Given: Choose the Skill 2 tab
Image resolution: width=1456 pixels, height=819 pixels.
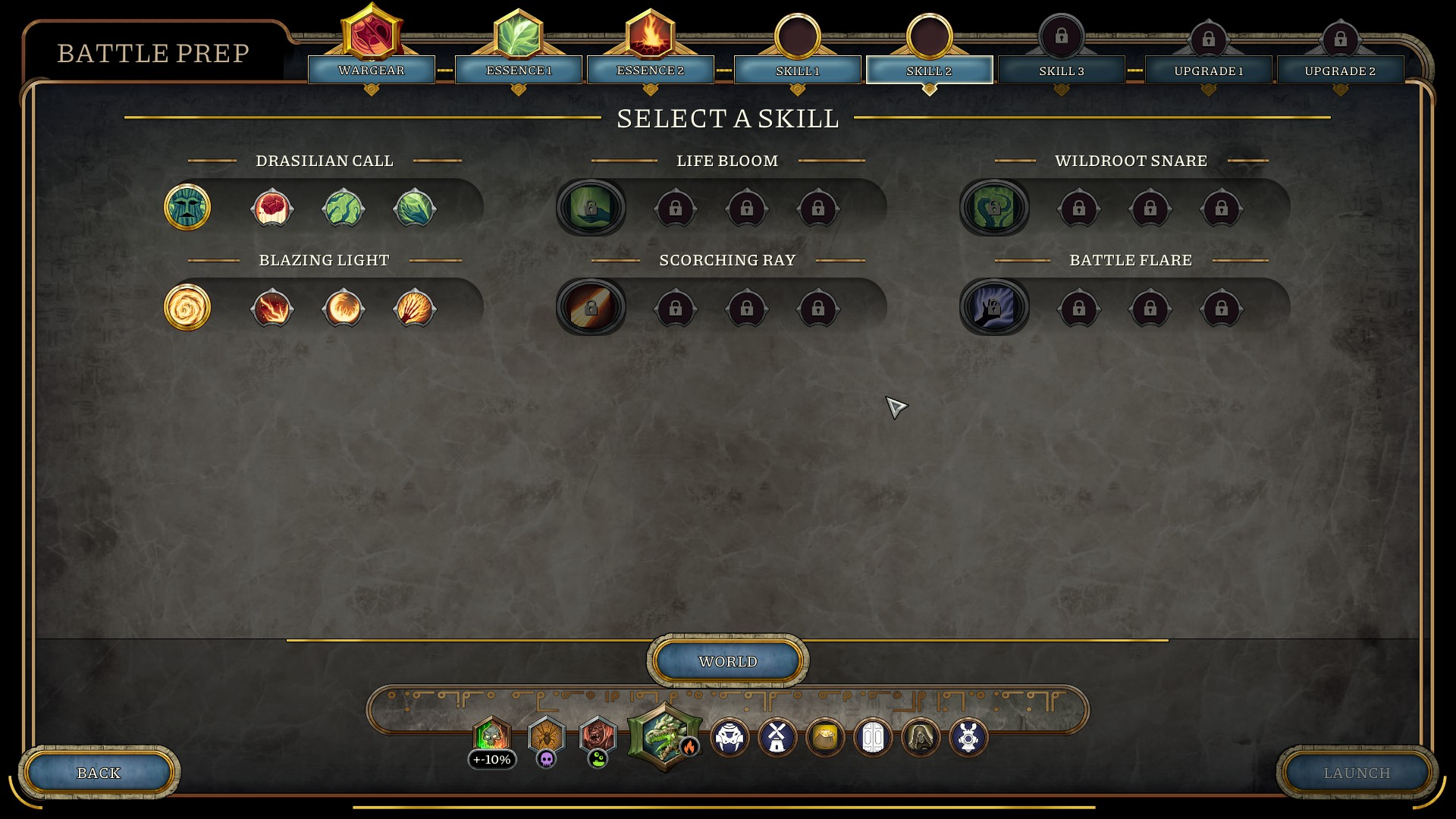Looking at the screenshot, I should click(929, 71).
